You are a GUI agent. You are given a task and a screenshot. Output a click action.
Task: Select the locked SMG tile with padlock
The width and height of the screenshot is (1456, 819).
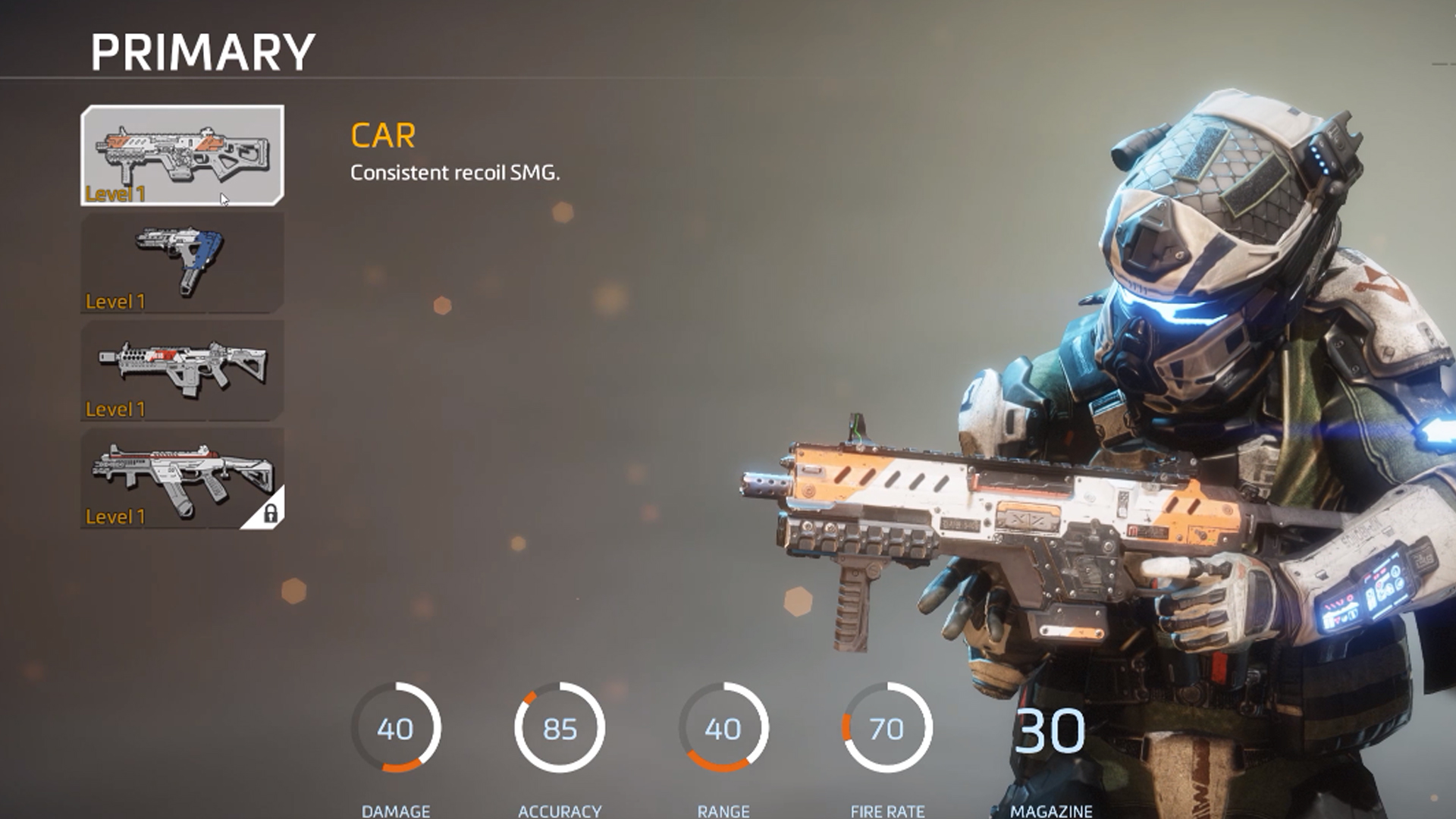pos(182,479)
